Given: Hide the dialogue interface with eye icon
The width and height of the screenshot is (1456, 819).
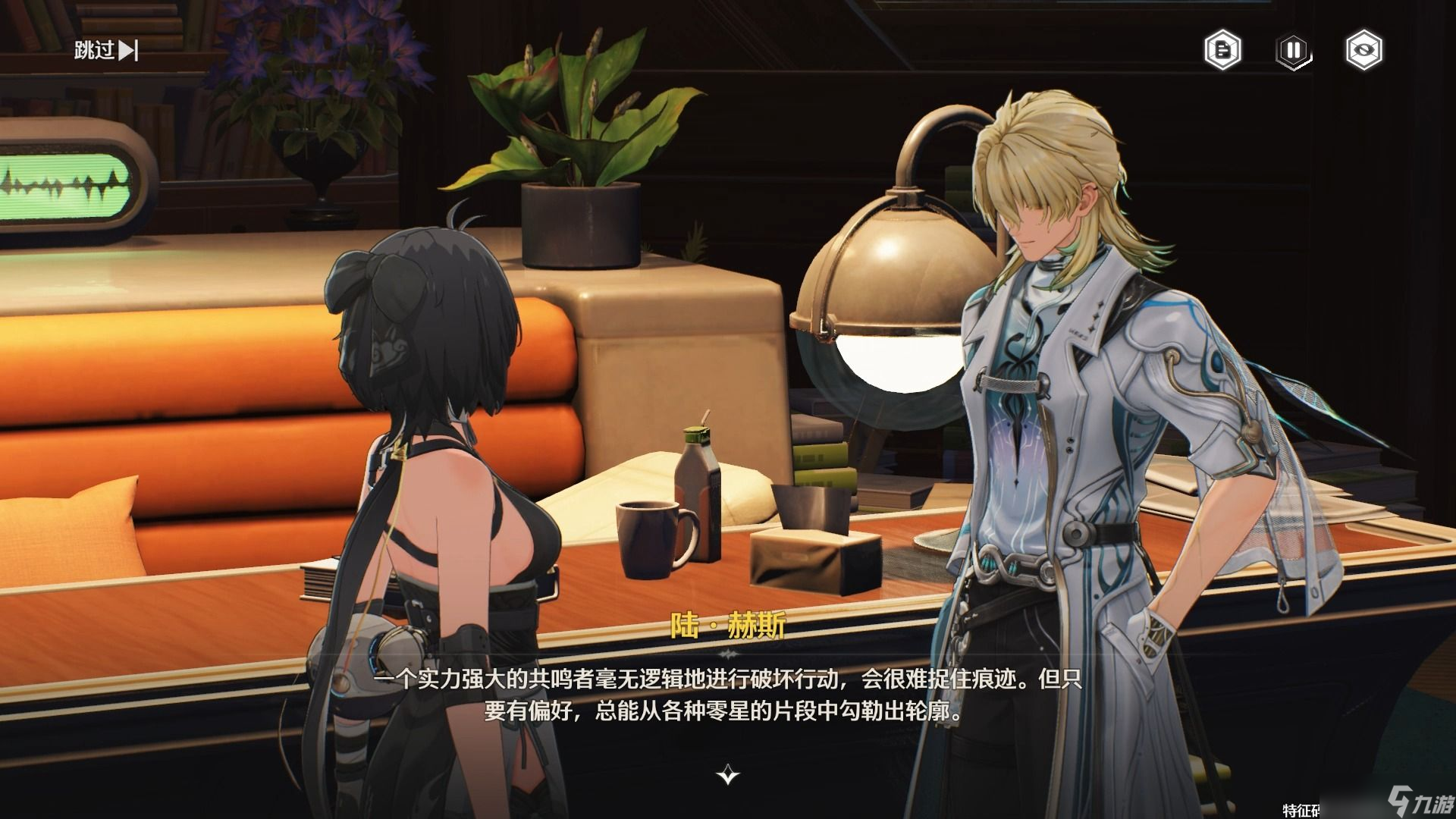Looking at the screenshot, I should point(1363,51).
